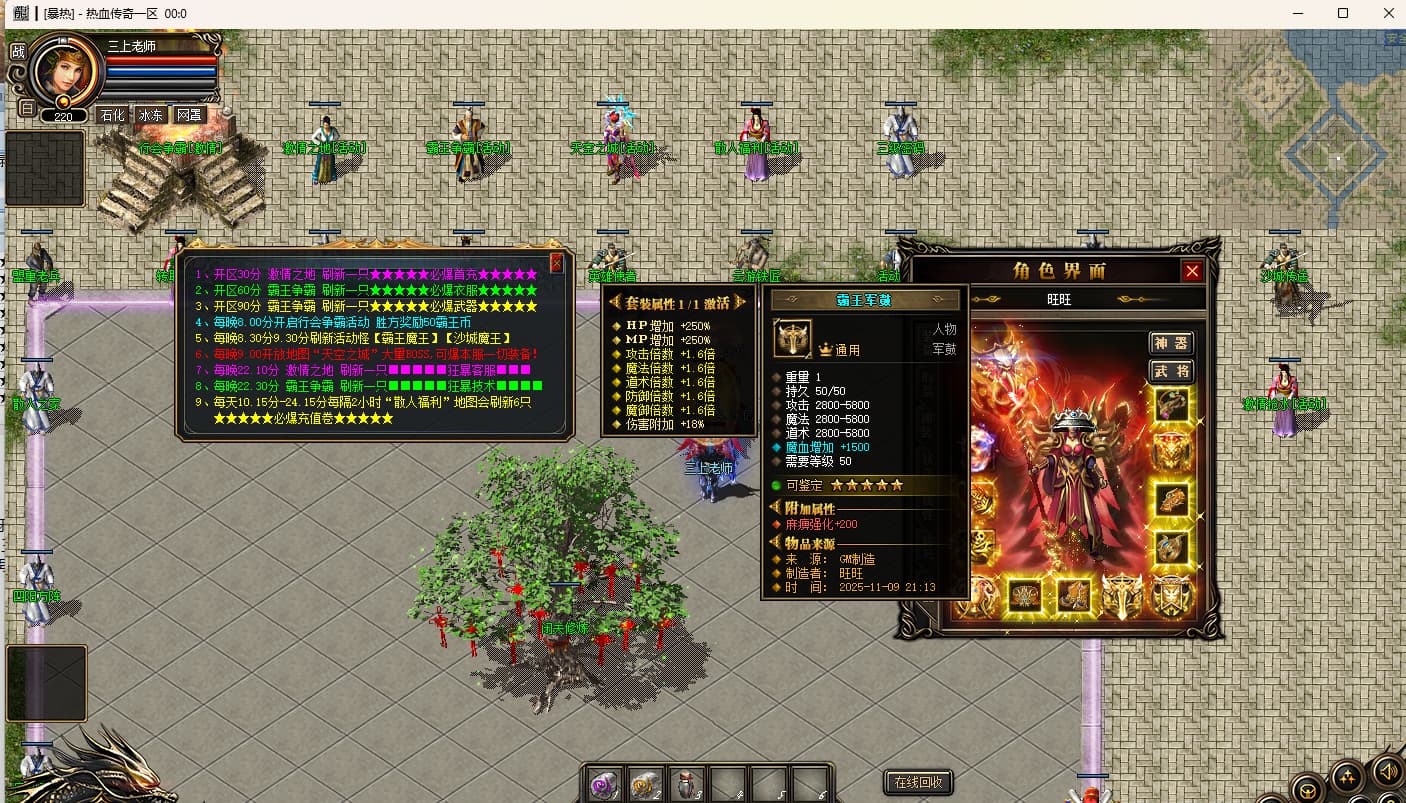Use the orange scroll in hotbar slot 2
Image resolution: width=1406 pixels, height=803 pixels.
645,784
